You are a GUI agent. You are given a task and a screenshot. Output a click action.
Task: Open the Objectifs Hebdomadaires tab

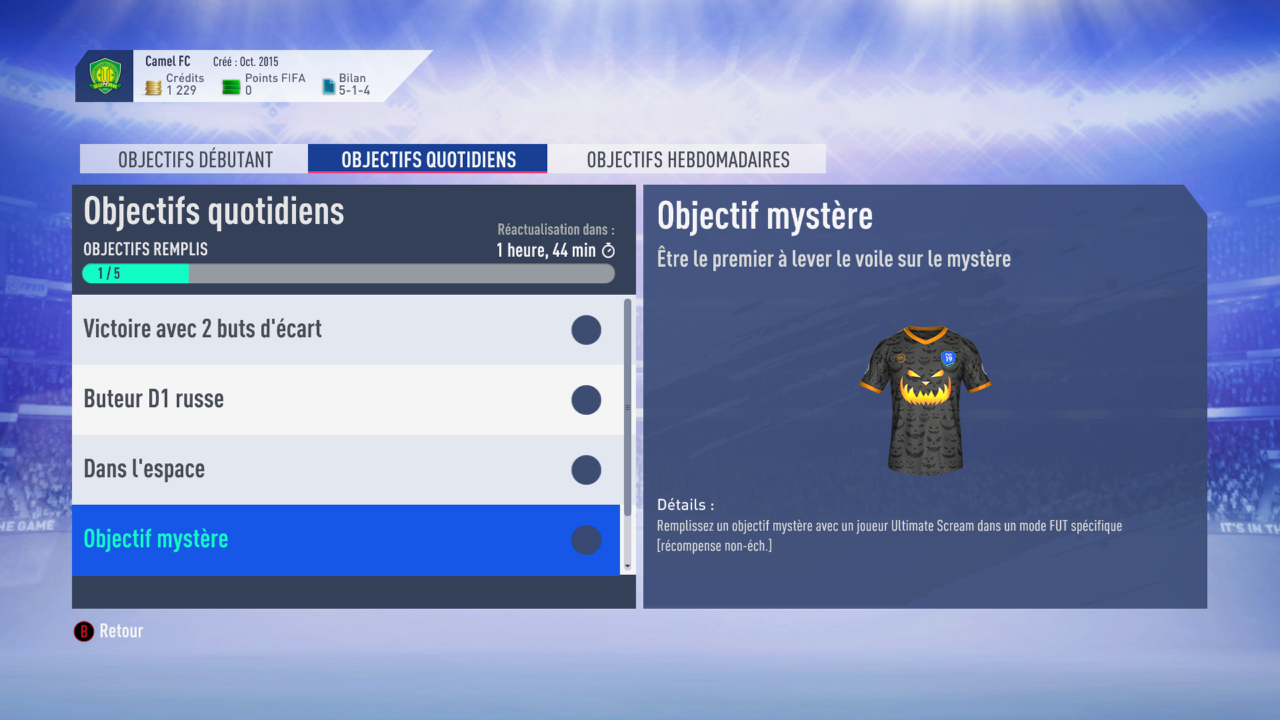coord(686,158)
